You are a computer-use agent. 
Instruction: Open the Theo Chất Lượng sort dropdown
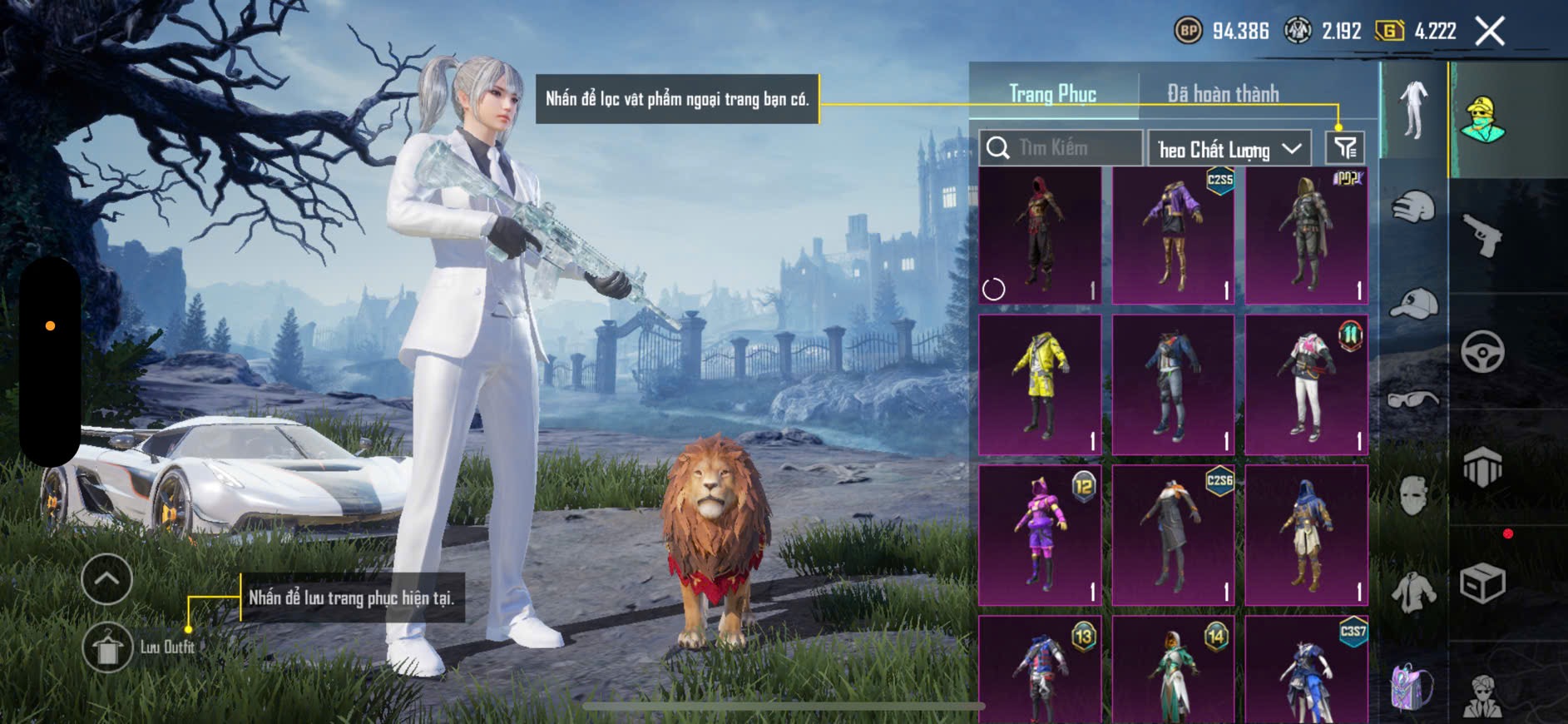click(1229, 149)
